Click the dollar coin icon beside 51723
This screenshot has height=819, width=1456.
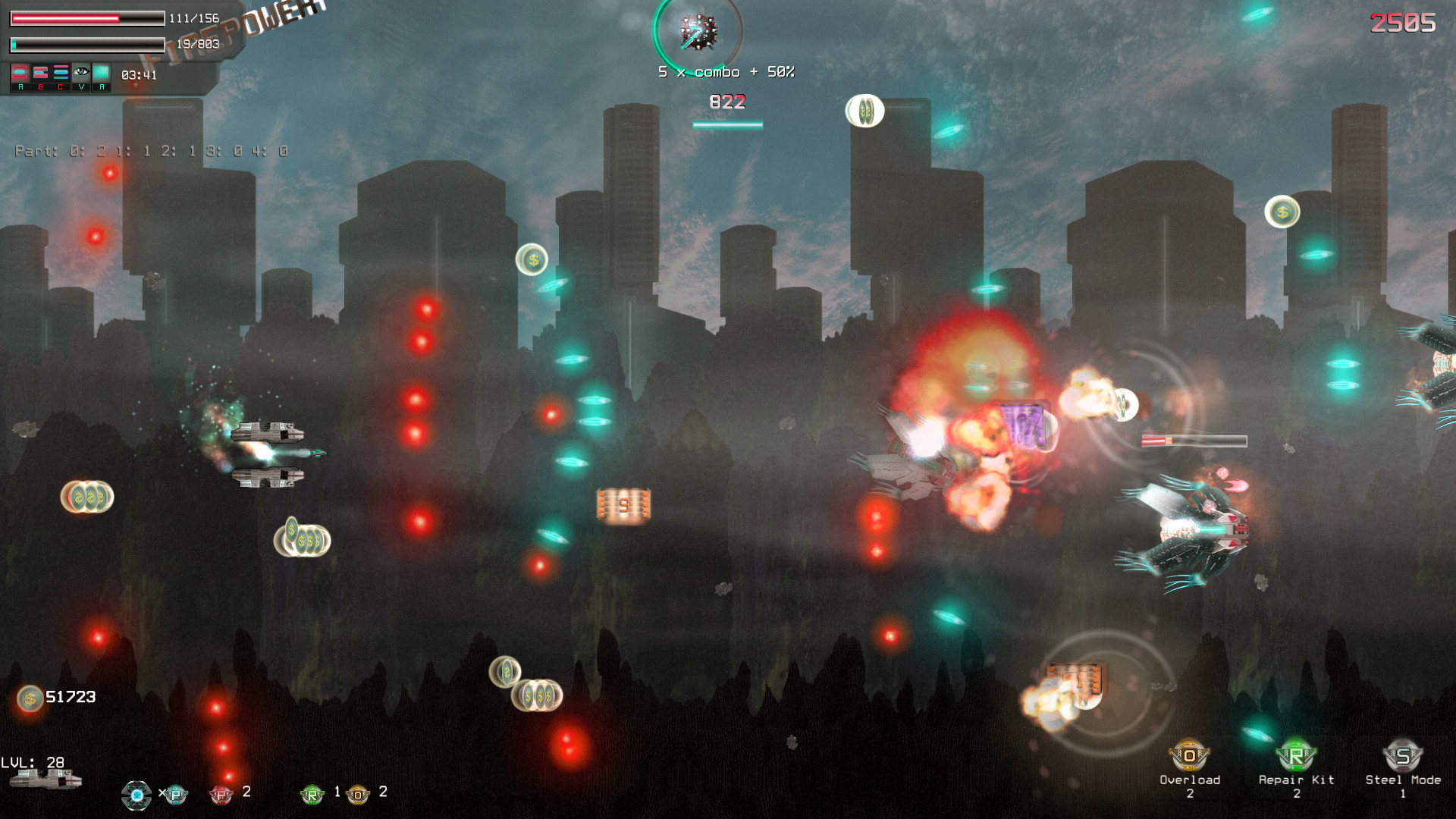pos(30,699)
